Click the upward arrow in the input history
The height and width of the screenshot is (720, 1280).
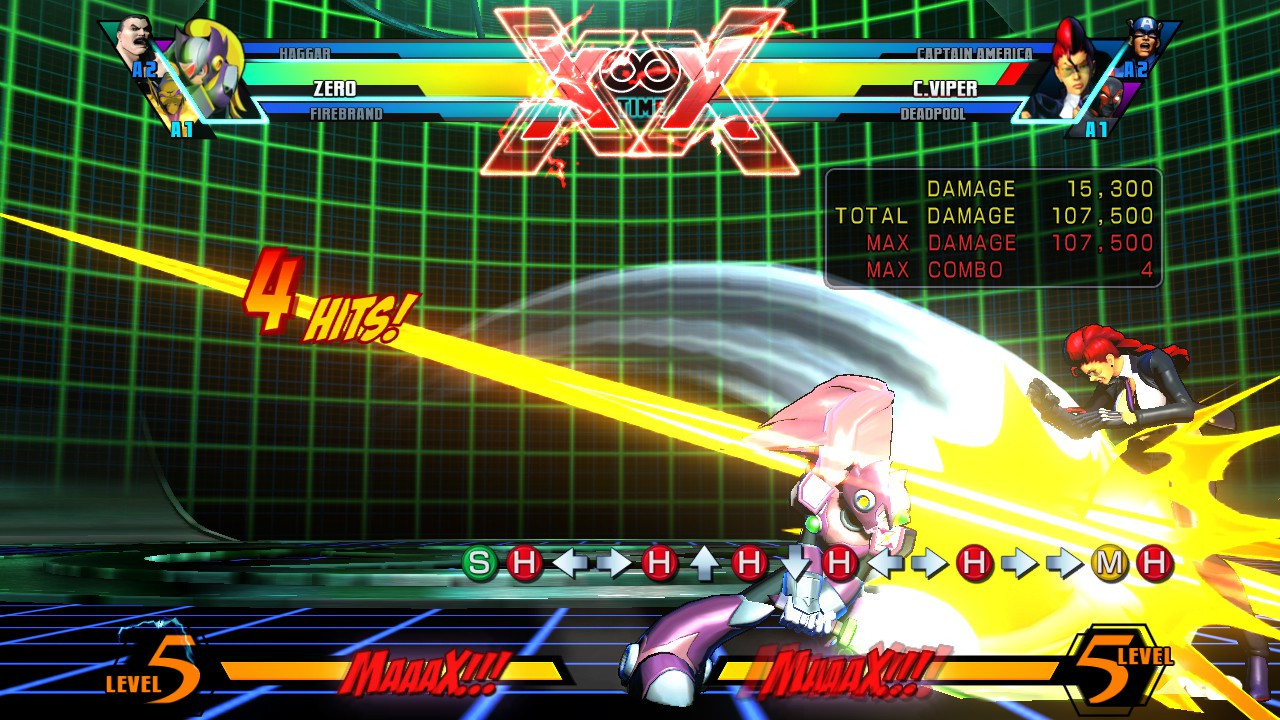click(x=703, y=560)
